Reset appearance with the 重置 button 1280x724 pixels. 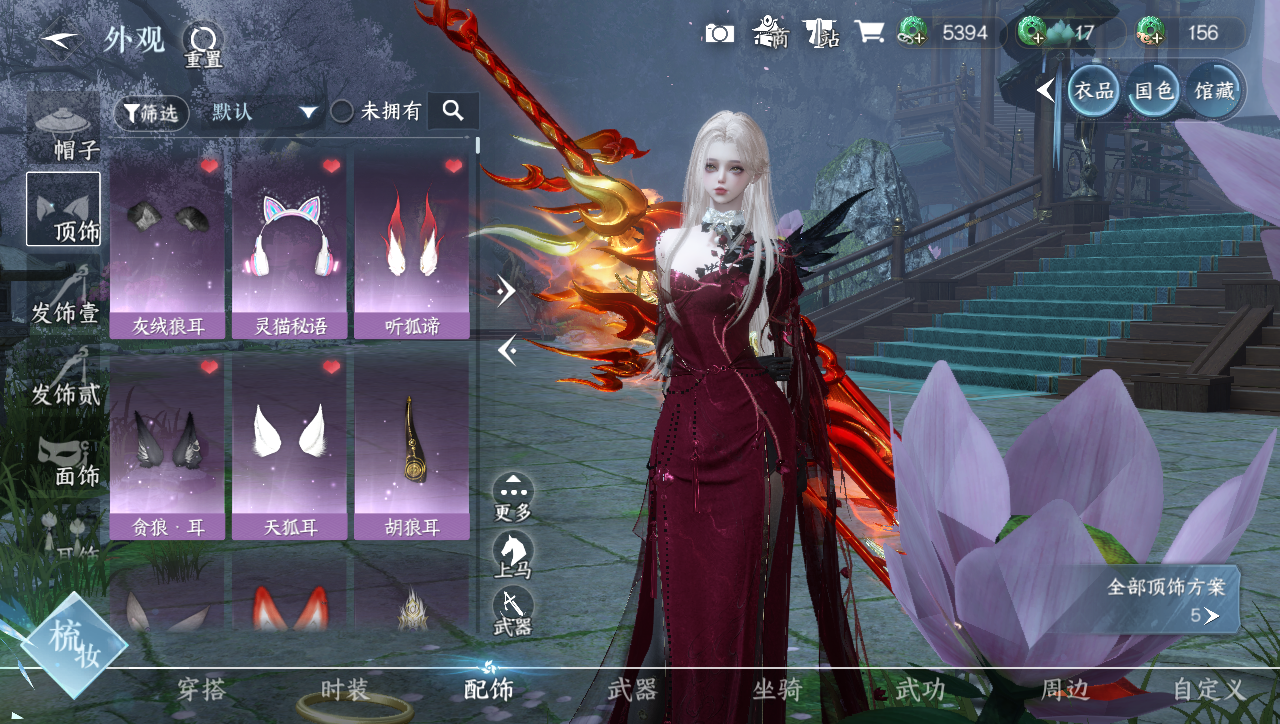tap(203, 43)
